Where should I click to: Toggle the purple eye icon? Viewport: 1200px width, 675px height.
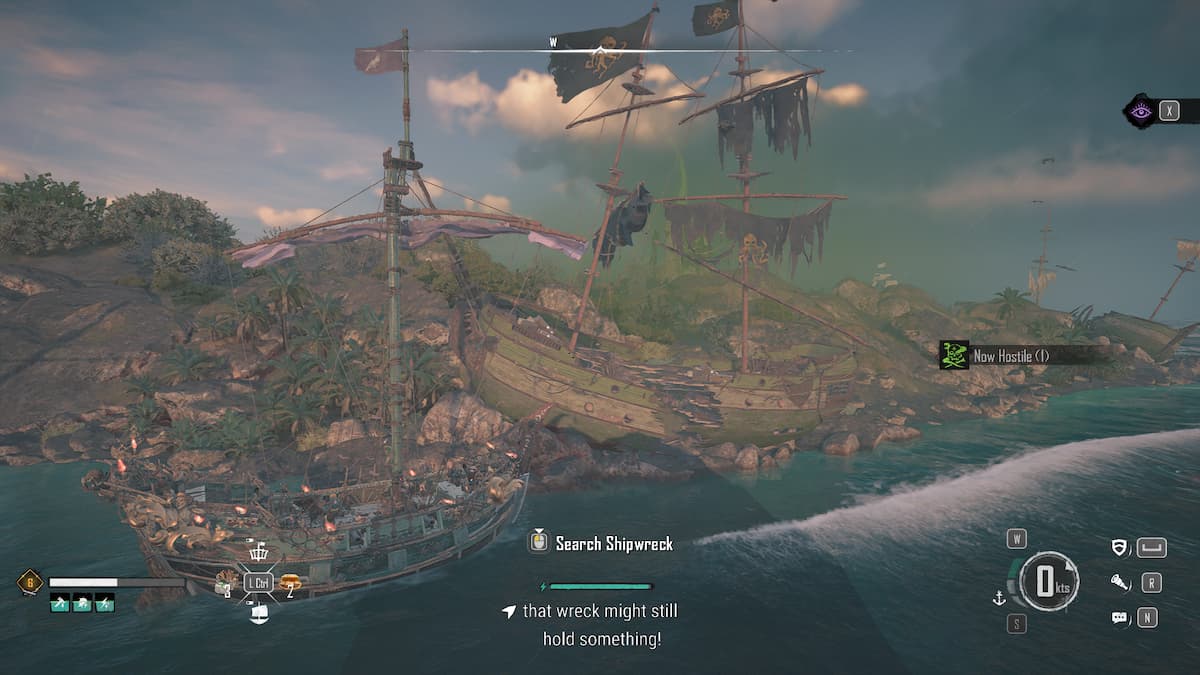coord(1140,111)
